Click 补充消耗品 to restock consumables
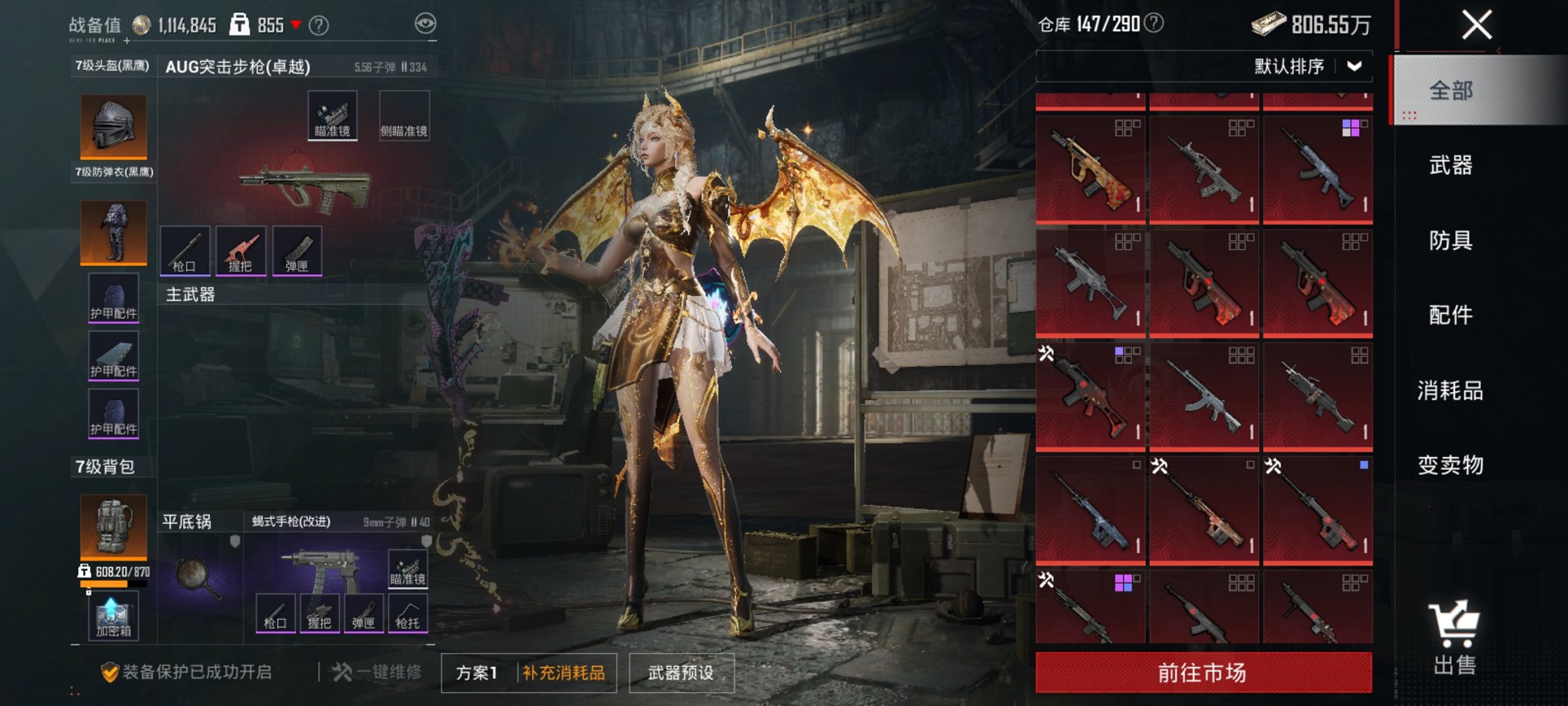The image size is (1568, 706). click(564, 673)
